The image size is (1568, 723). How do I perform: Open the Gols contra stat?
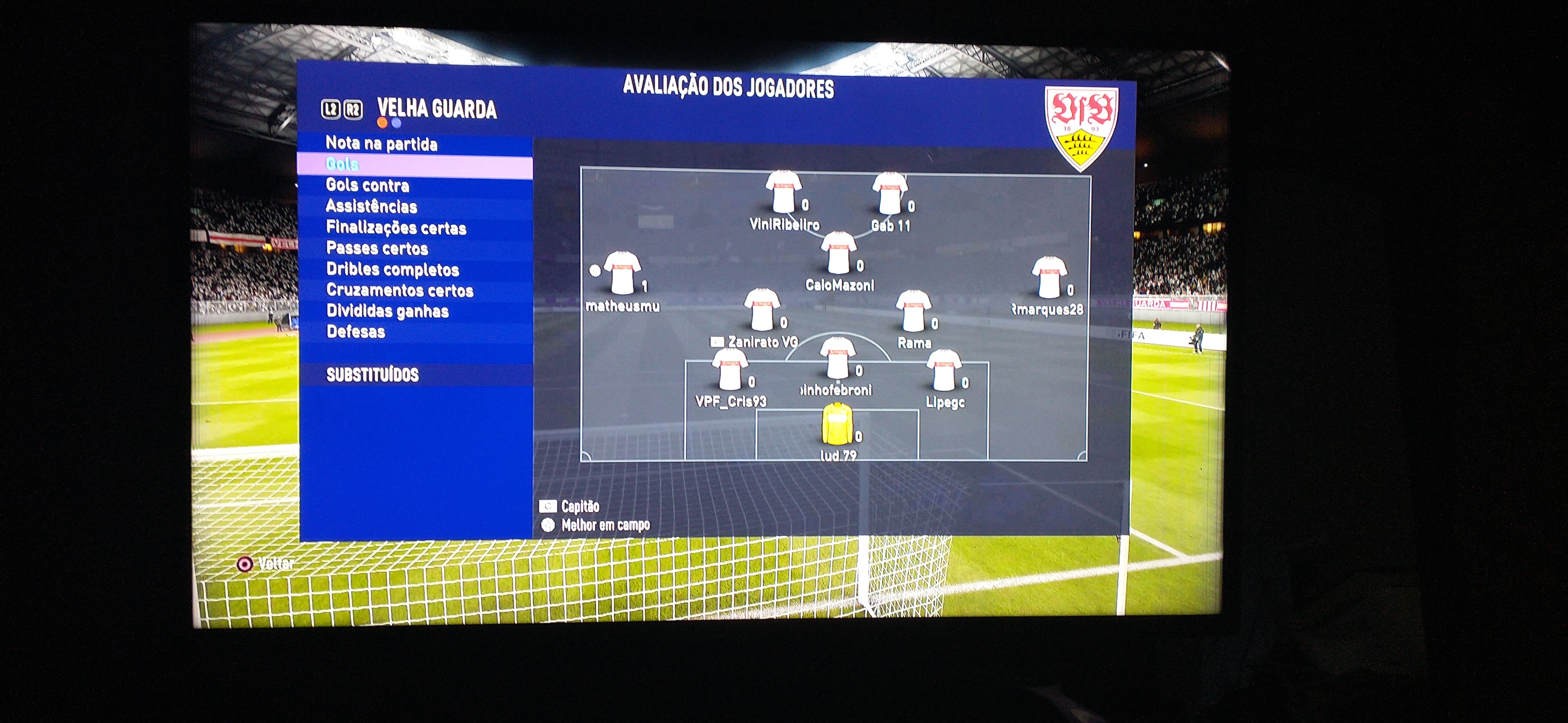tap(367, 185)
